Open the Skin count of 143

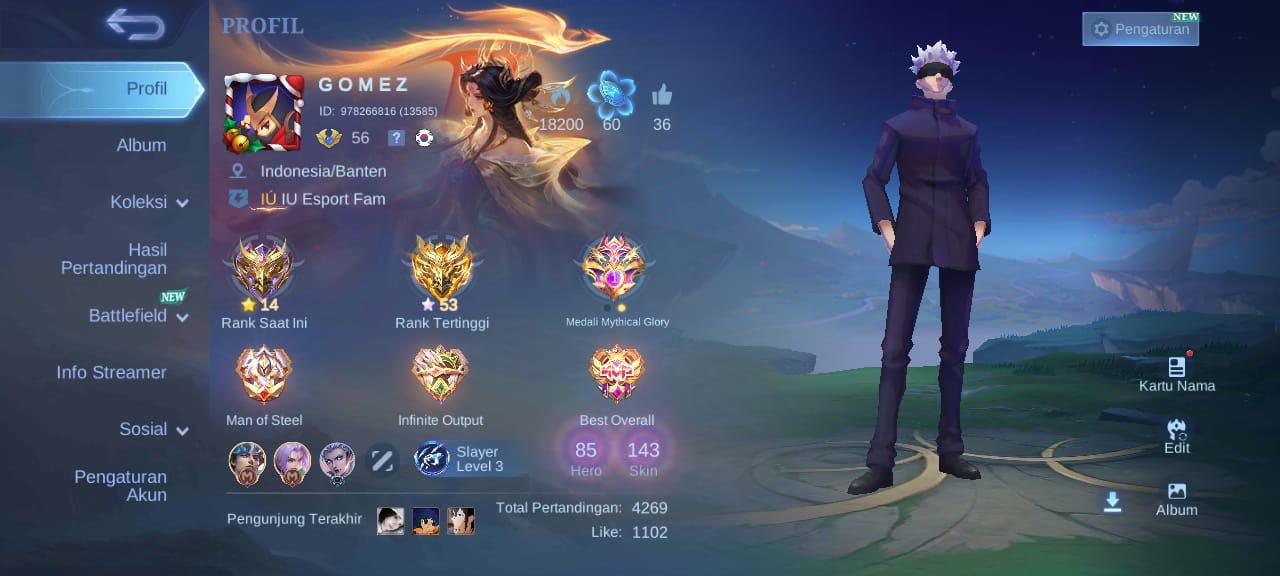643,458
